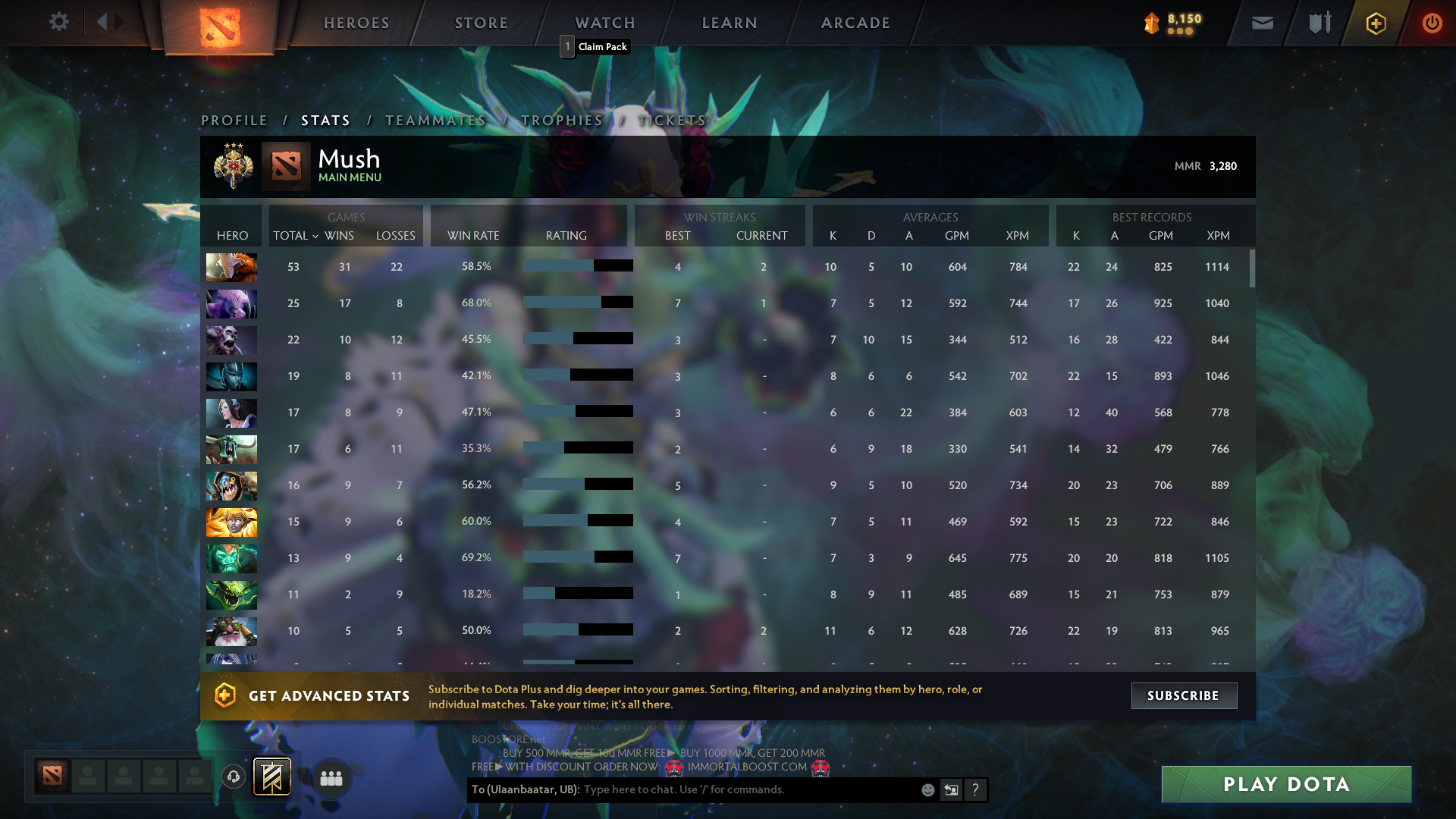
Task: Click the chat help question mark
Action: point(976,789)
